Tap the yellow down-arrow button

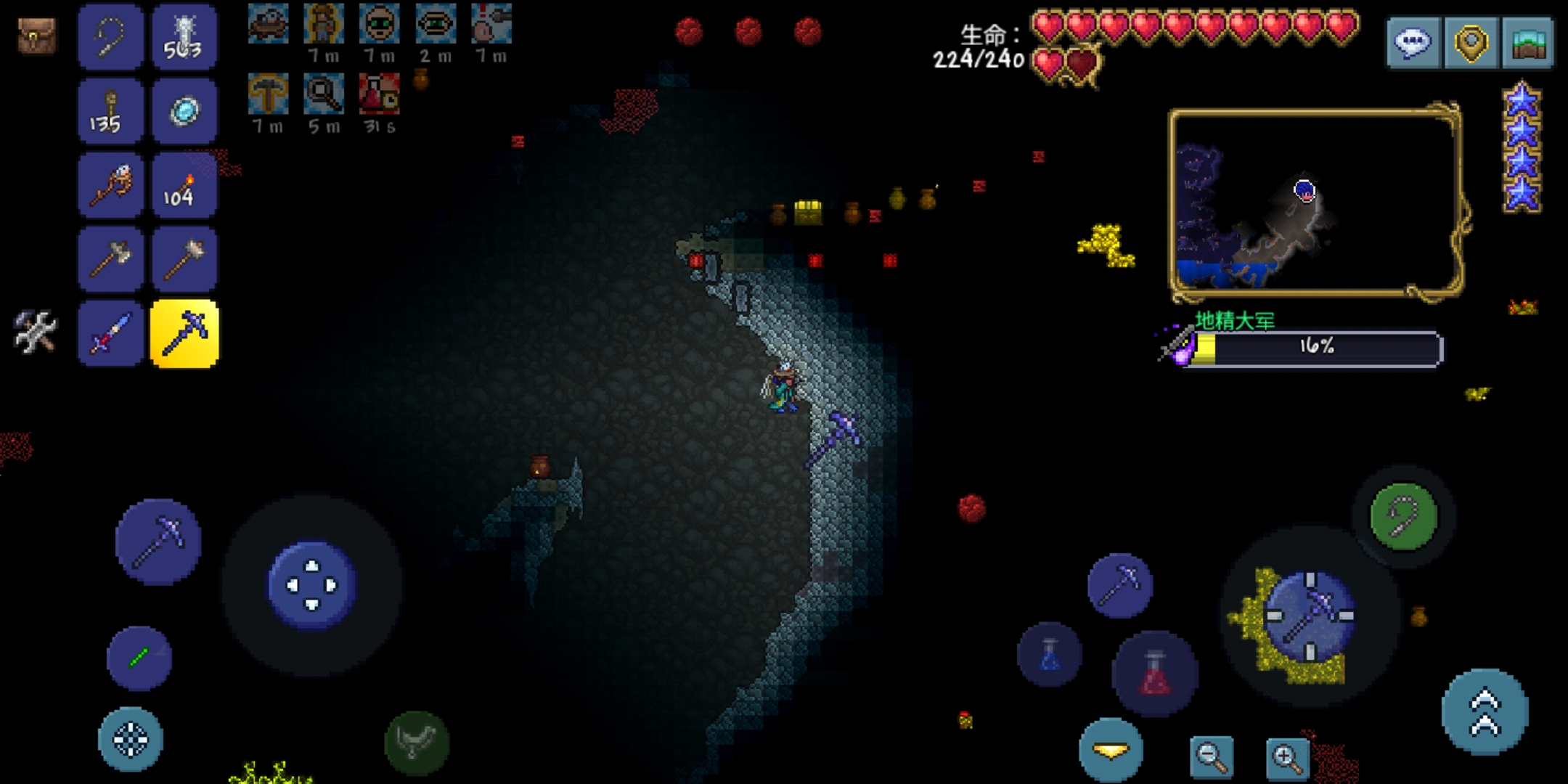pyautogui.click(x=1111, y=751)
